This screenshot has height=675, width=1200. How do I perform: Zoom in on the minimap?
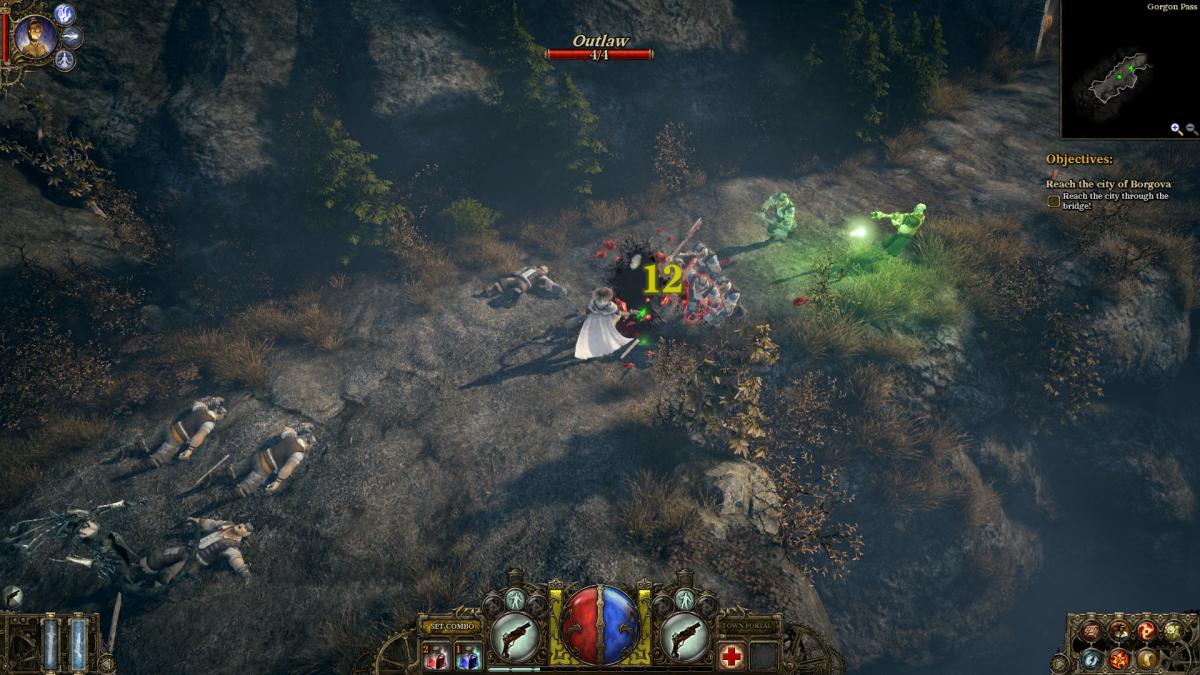(x=1177, y=129)
